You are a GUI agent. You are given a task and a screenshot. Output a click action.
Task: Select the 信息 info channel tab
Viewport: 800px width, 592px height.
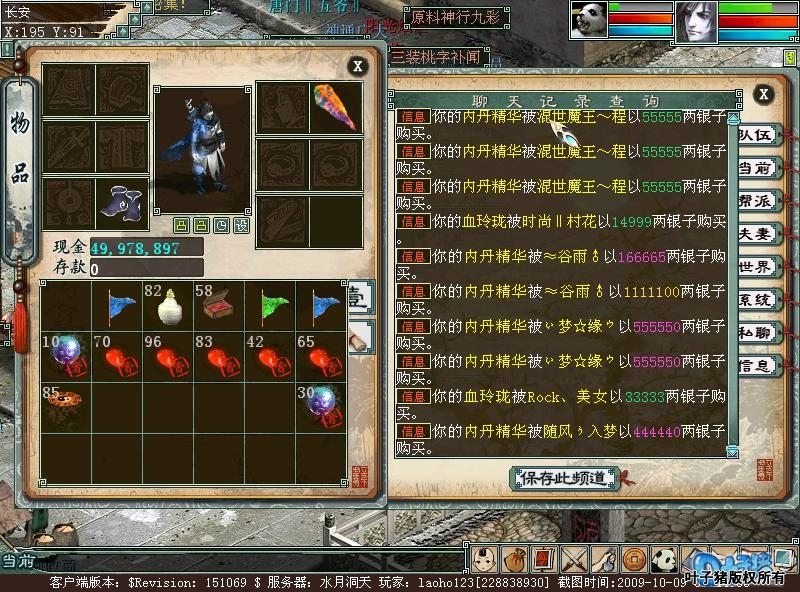click(x=756, y=366)
